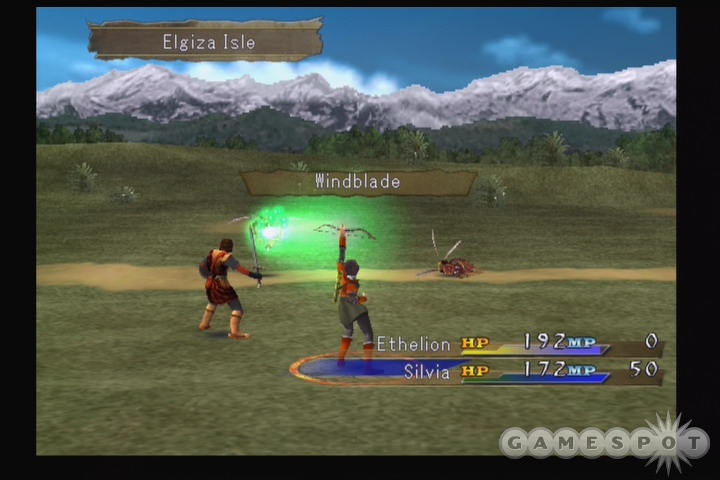Click the Elgiza Isle location banner
720x480 pixels.
click(205, 41)
